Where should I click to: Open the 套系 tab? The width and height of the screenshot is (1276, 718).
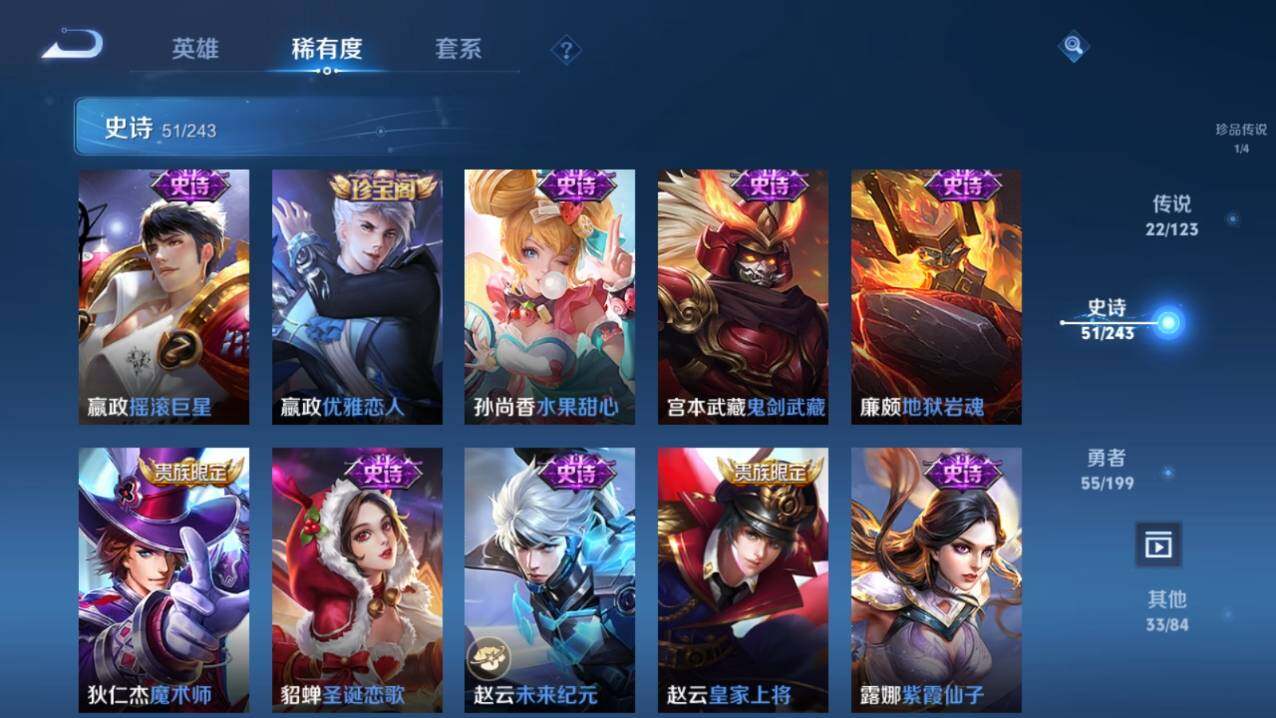click(x=458, y=48)
